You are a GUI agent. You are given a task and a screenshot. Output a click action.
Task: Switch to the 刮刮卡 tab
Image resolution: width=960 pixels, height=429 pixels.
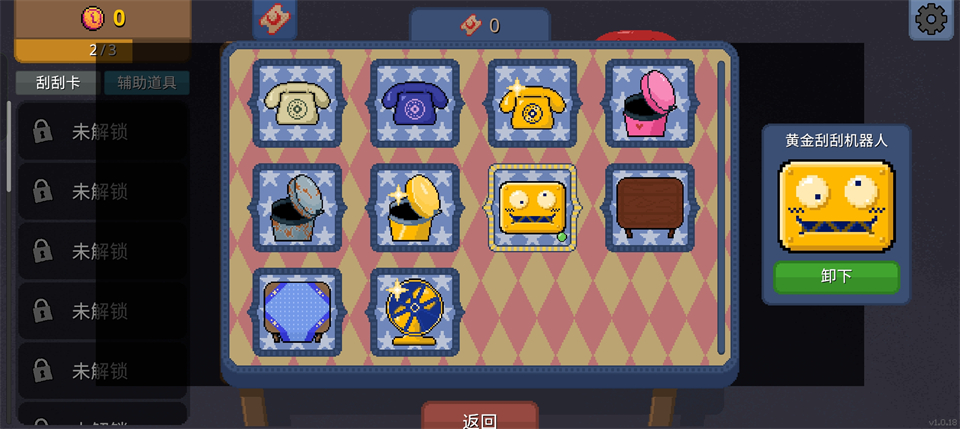click(57, 83)
